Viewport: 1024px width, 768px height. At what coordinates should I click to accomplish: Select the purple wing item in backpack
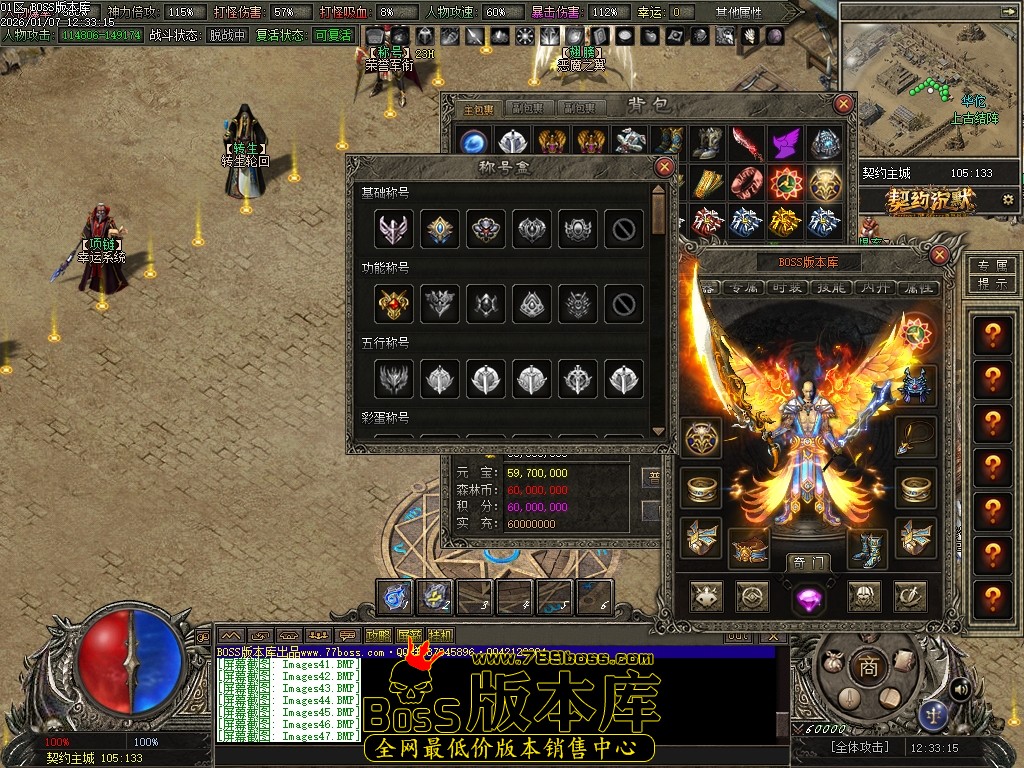[x=785, y=143]
